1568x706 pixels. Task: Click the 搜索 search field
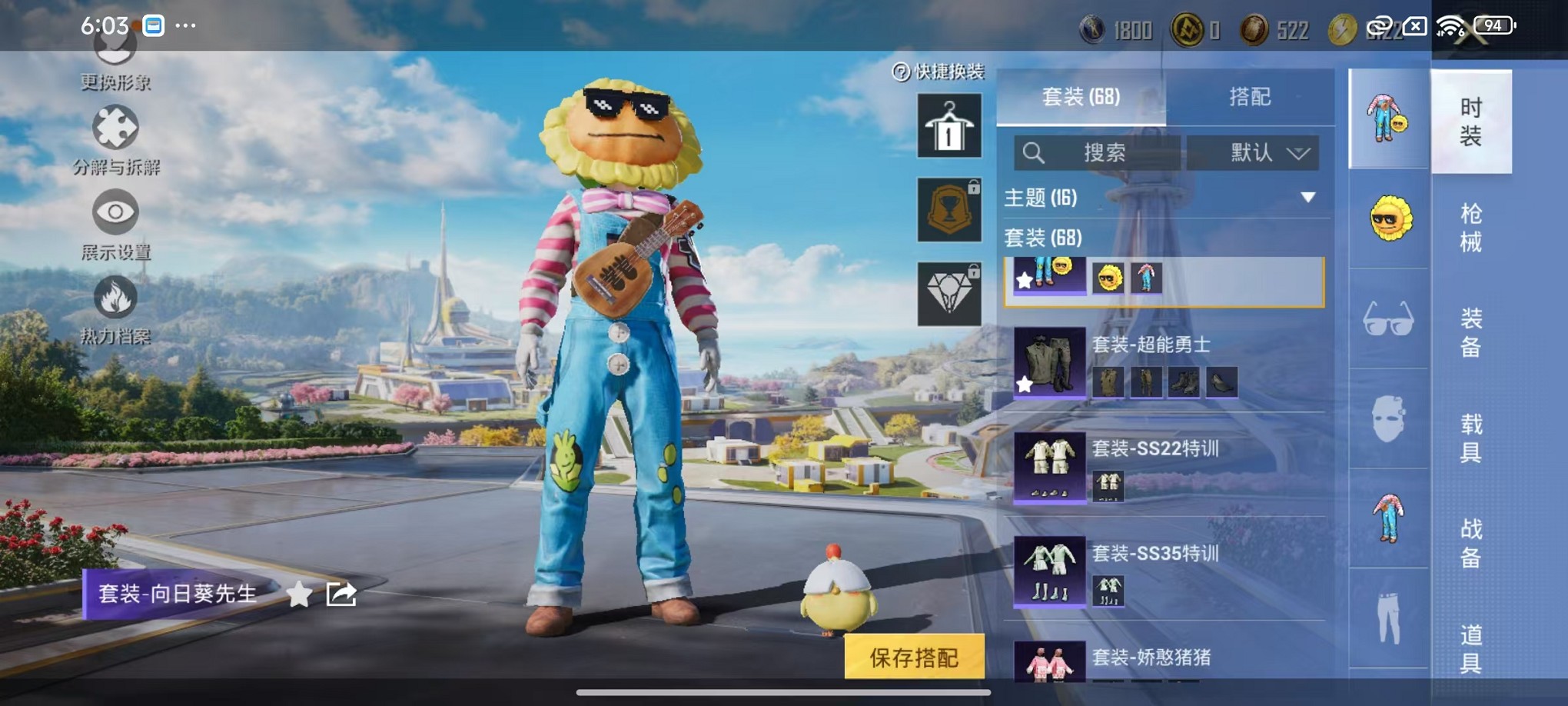[x=1098, y=152]
